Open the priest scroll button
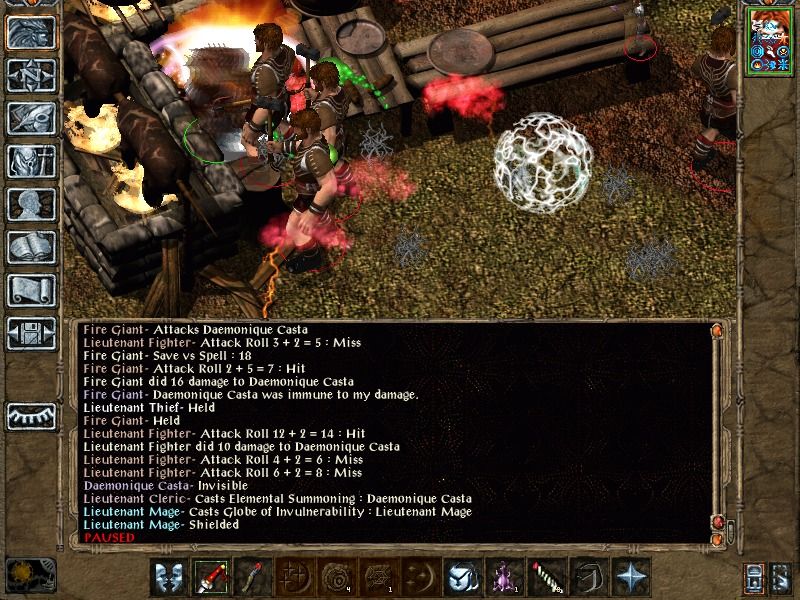Image resolution: width=800 pixels, height=600 pixels. pos(31,290)
